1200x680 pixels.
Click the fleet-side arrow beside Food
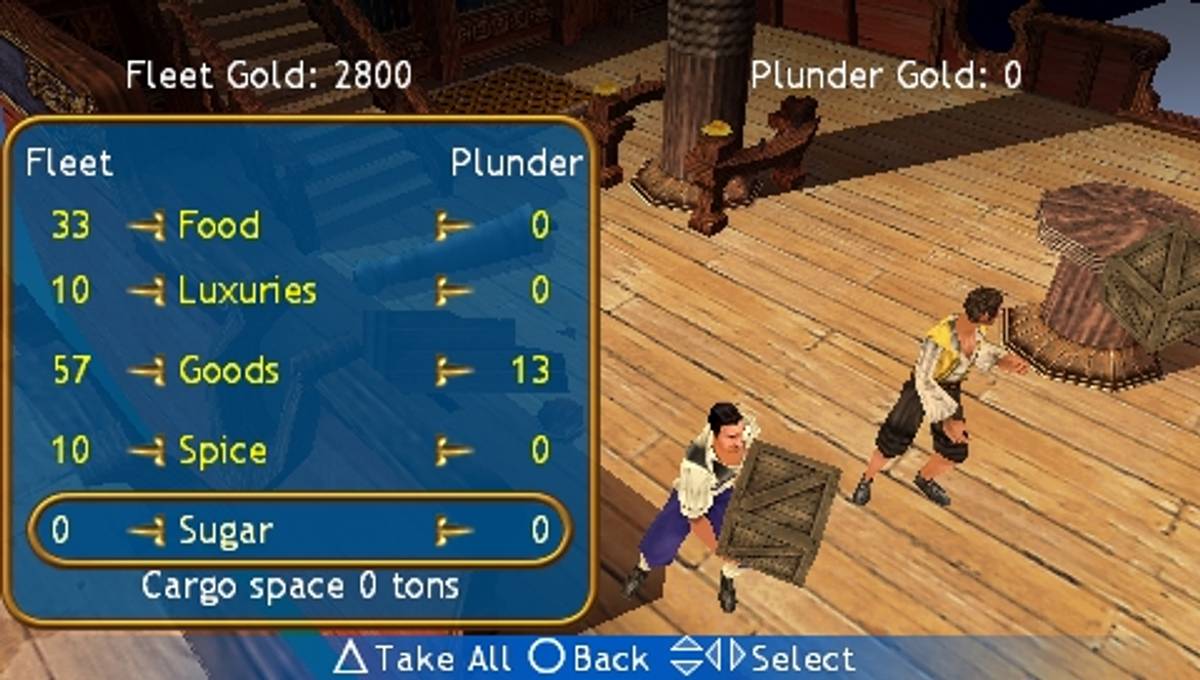click(147, 227)
